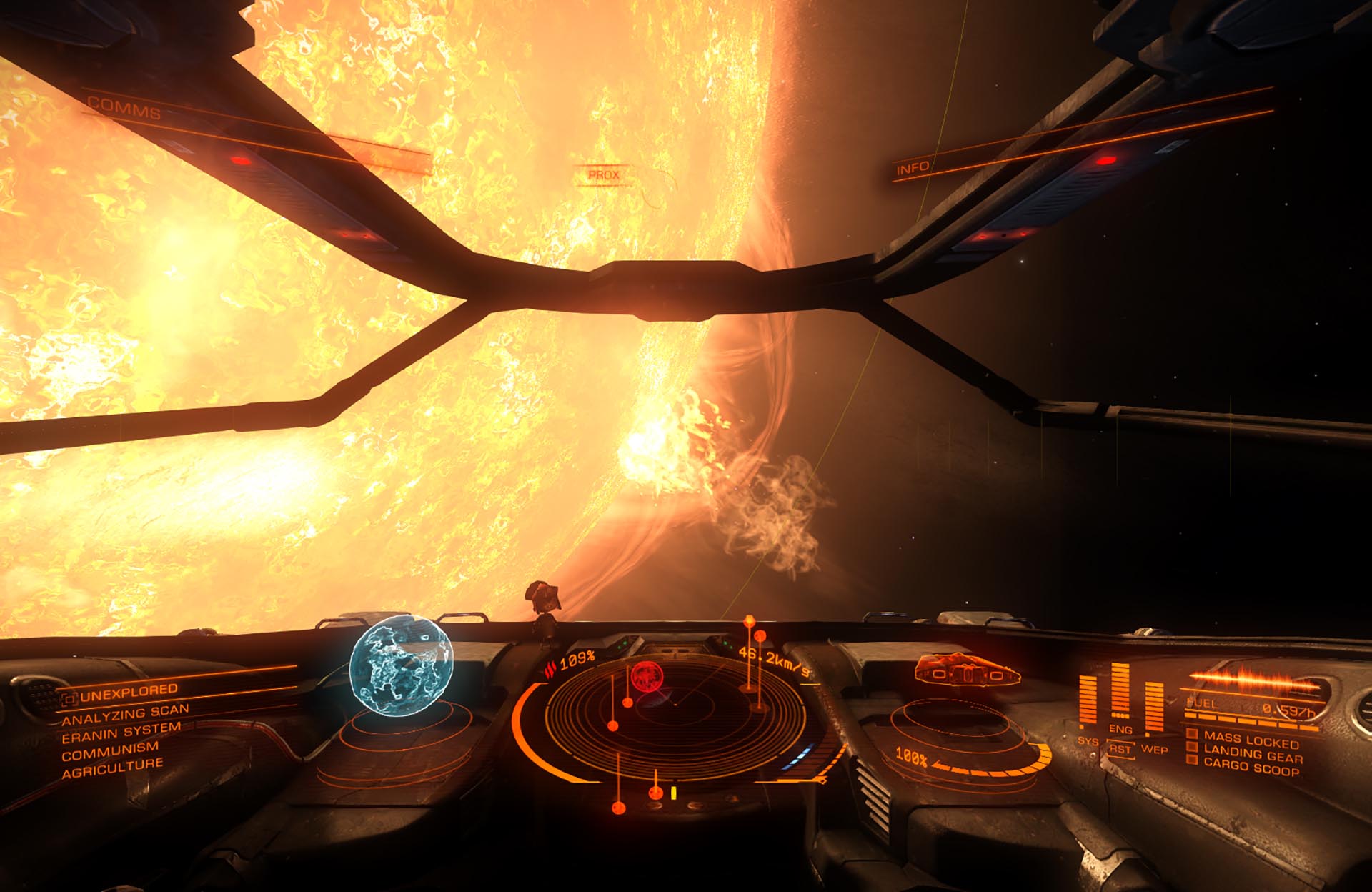
Task: Add power to WEP capacitor
Action: pyautogui.click(x=1154, y=748)
